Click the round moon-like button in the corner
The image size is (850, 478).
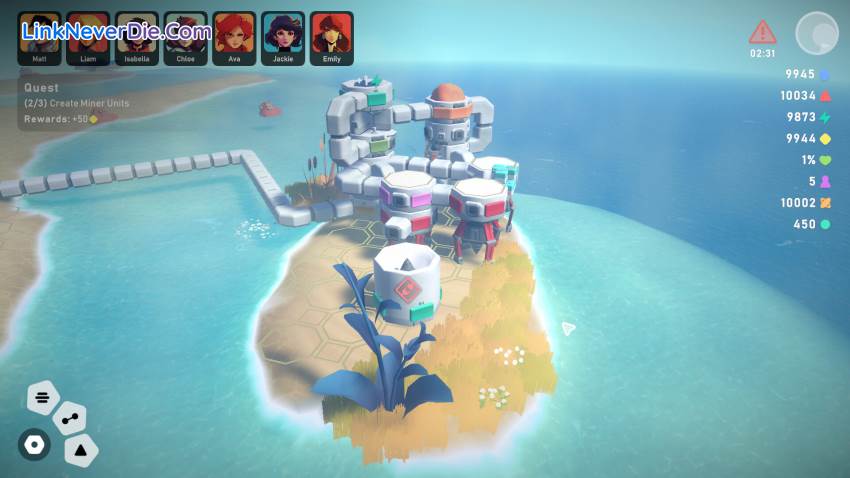coord(816,33)
